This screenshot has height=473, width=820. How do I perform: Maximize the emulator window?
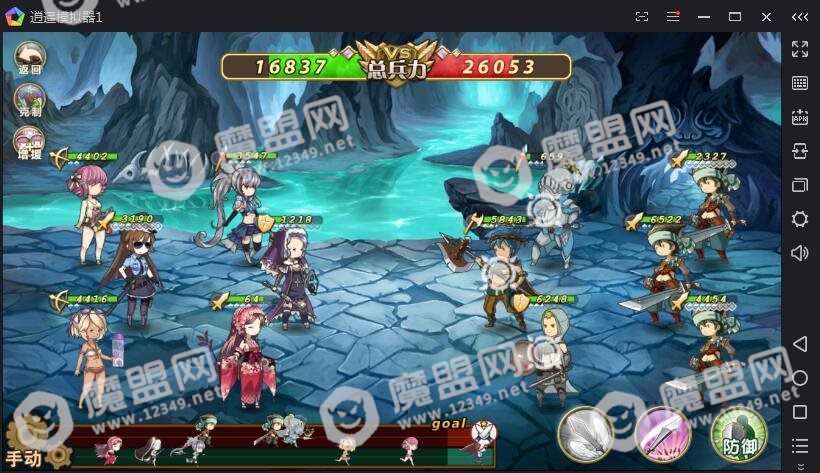coord(735,16)
